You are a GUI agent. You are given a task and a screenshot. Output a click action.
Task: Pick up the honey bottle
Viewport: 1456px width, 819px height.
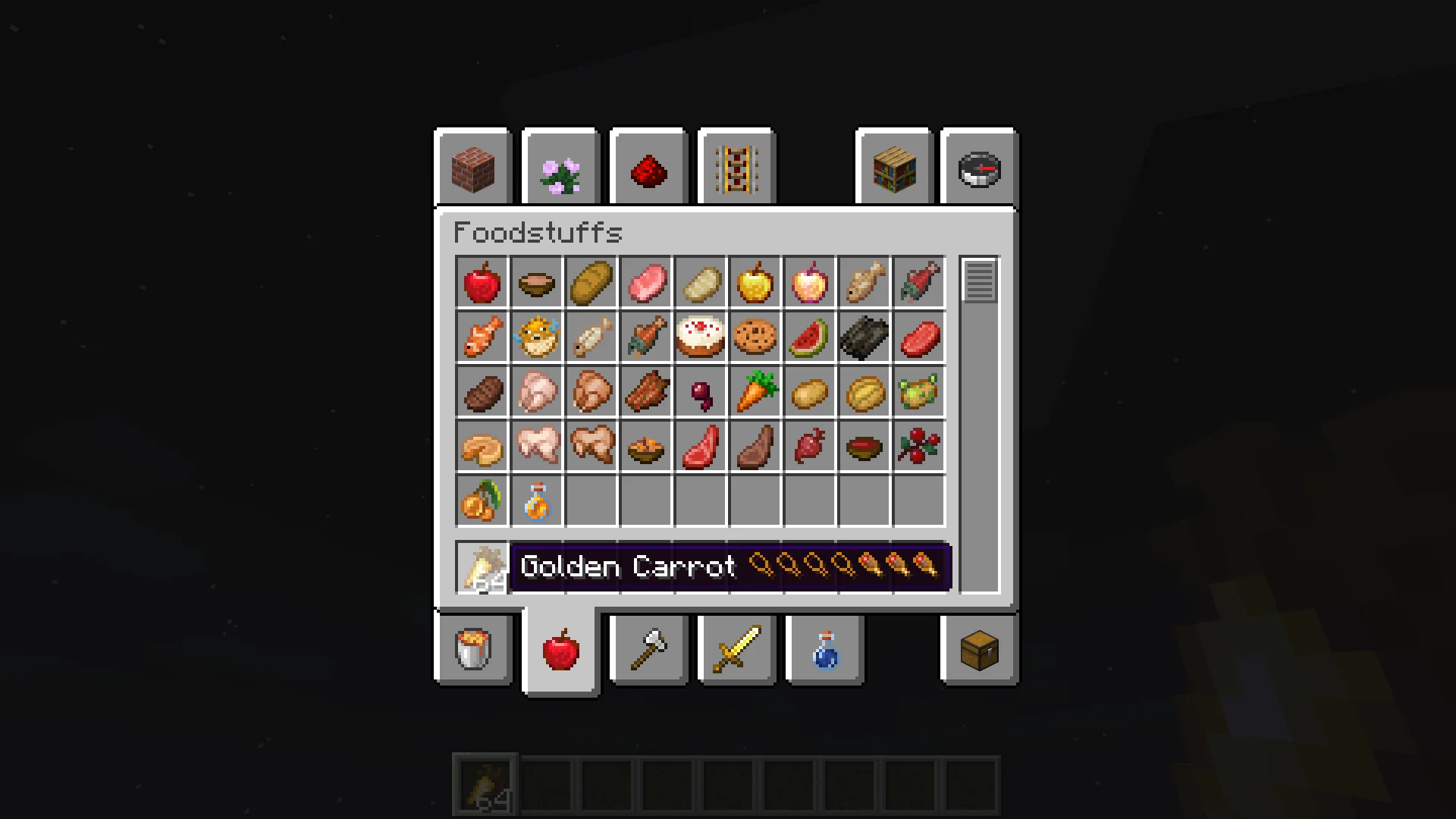coord(537,501)
